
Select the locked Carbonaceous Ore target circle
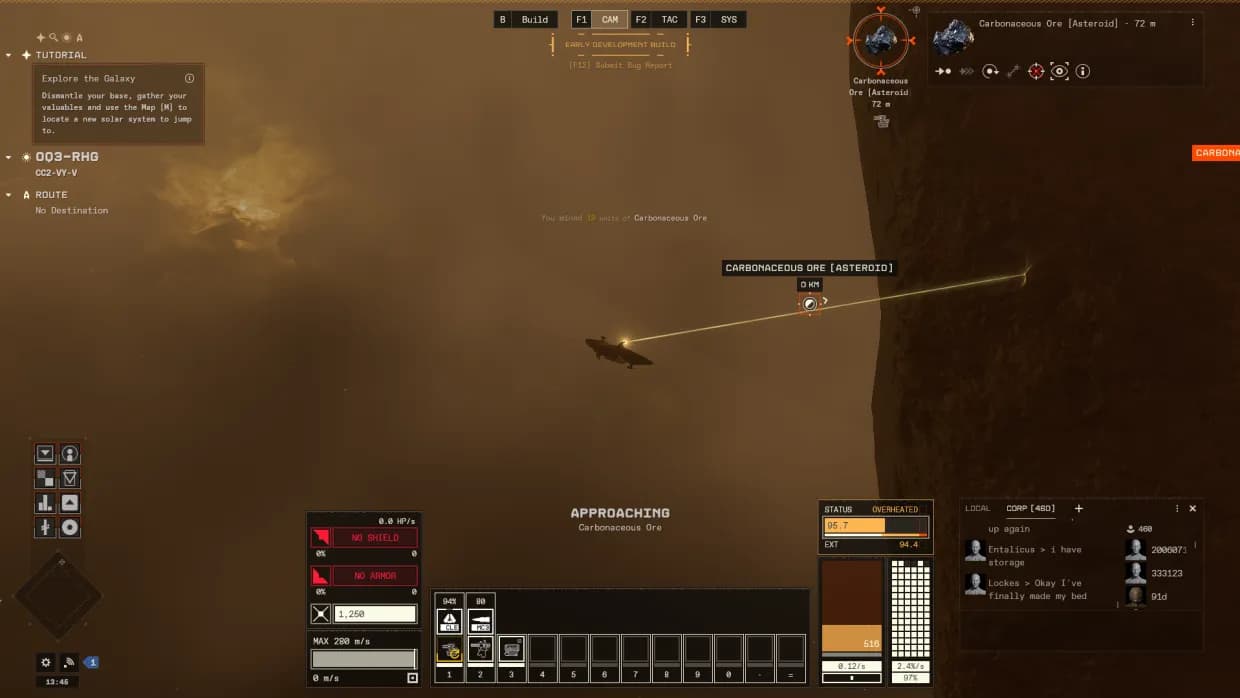pos(881,41)
